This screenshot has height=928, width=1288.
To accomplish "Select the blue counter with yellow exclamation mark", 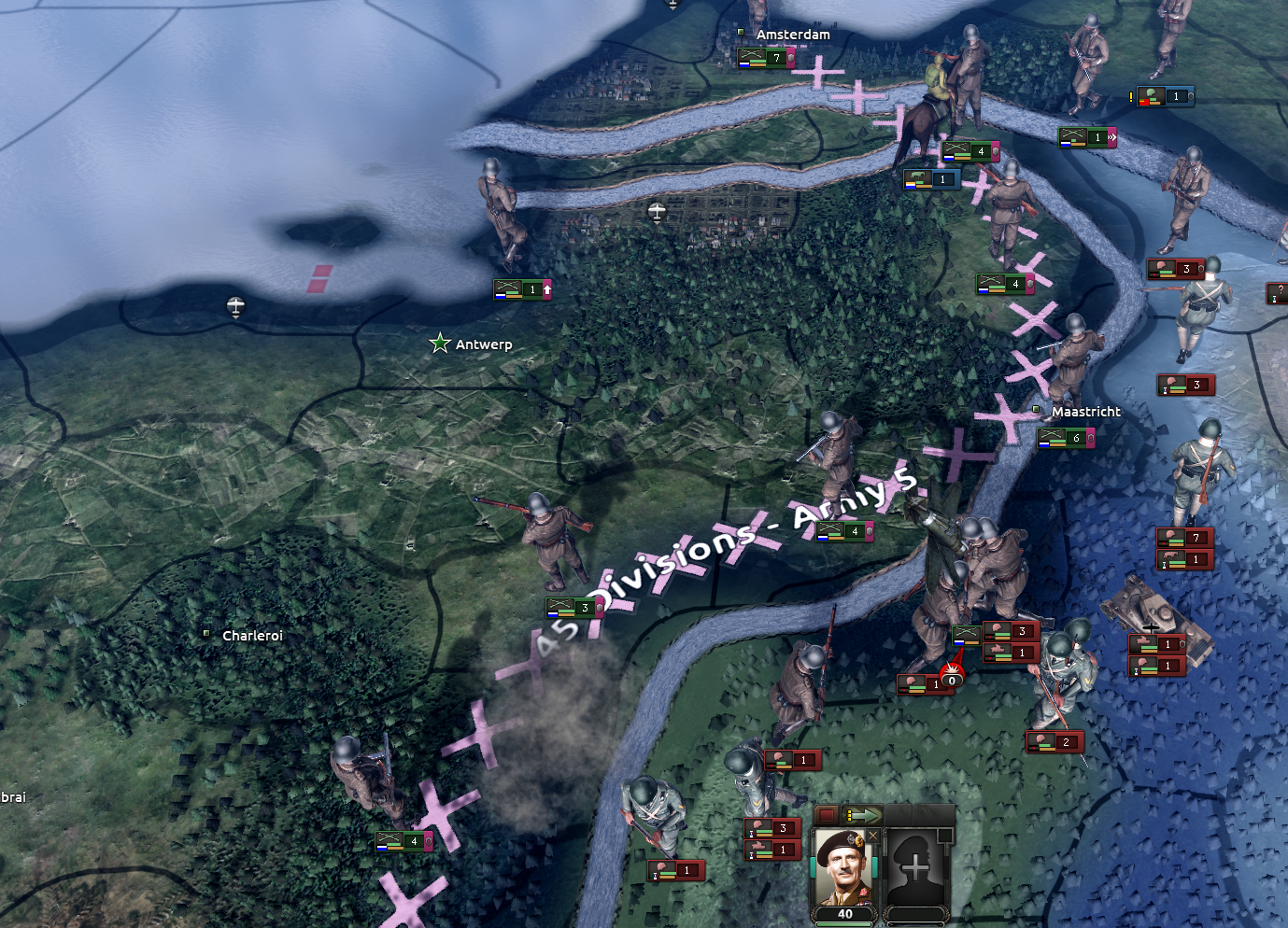I will pyautogui.click(x=1165, y=96).
